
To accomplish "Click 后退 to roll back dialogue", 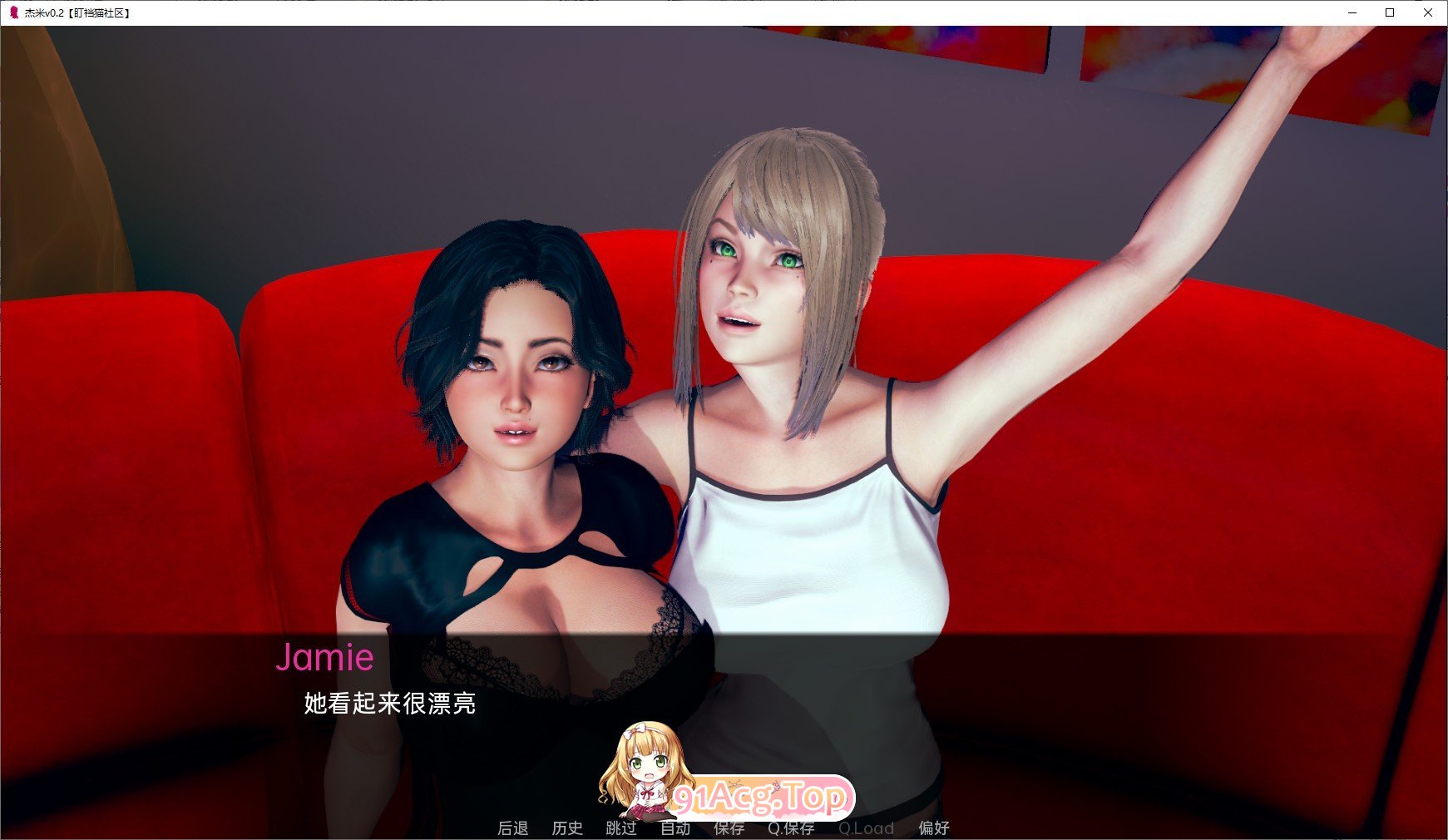I will coord(513,828).
